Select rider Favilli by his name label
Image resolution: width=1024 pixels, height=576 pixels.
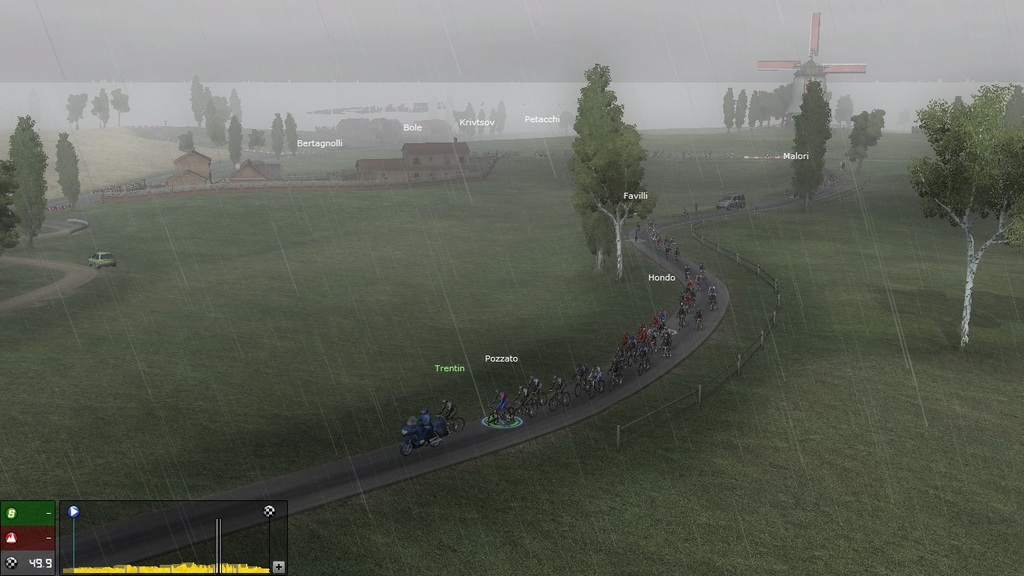pyautogui.click(x=635, y=196)
